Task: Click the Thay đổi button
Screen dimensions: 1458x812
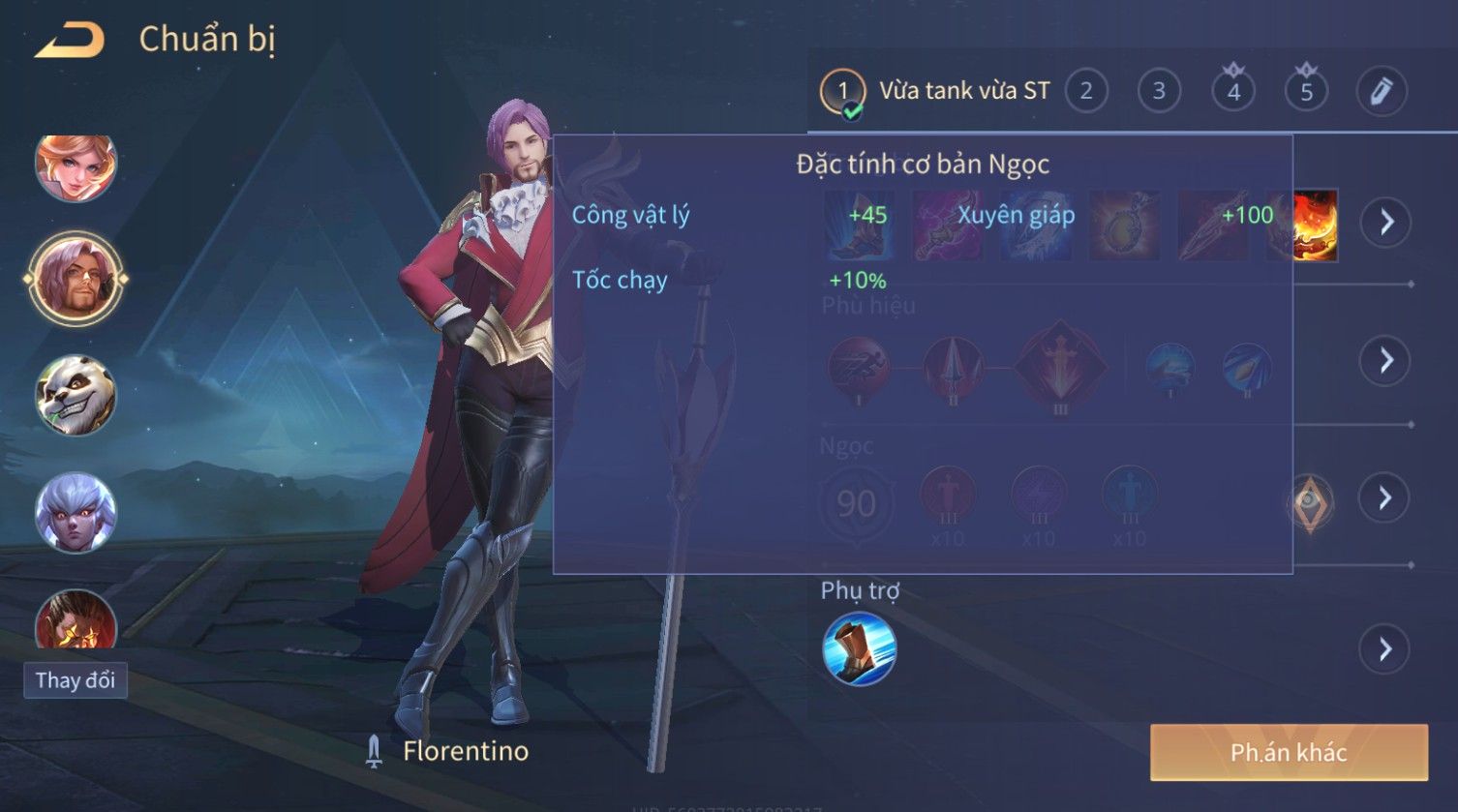Action: pyautogui.click(x=76, y=680)
